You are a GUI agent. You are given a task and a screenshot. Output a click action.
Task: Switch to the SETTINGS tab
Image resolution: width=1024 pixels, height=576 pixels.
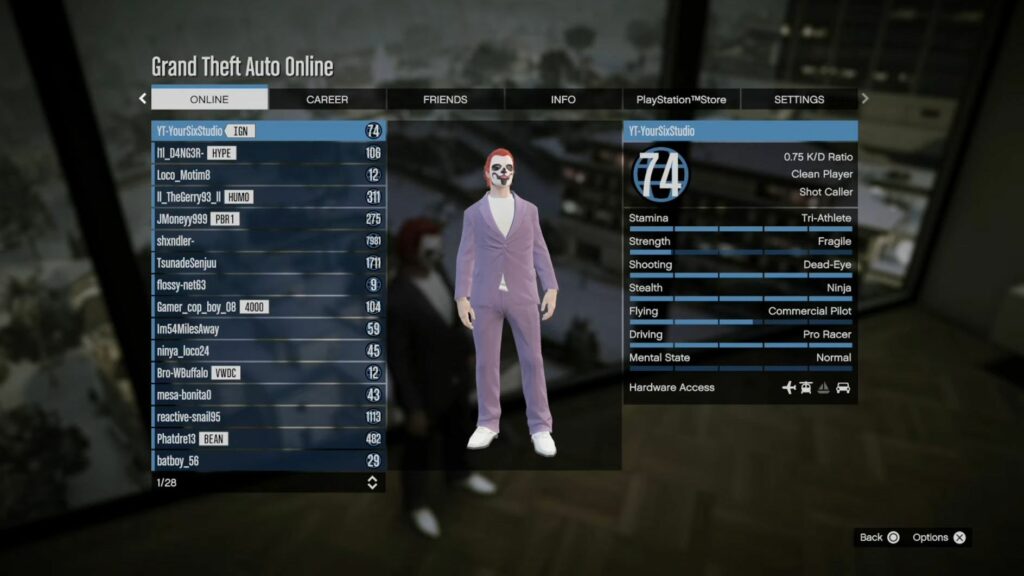click(799, 99)
